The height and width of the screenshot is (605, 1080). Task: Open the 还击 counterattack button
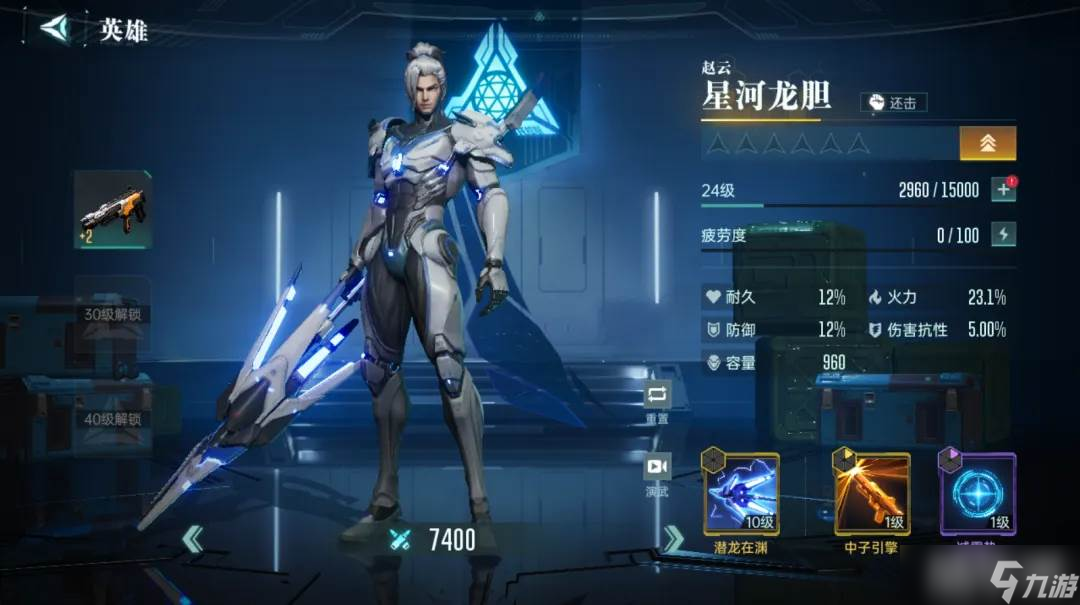[894, 102]
